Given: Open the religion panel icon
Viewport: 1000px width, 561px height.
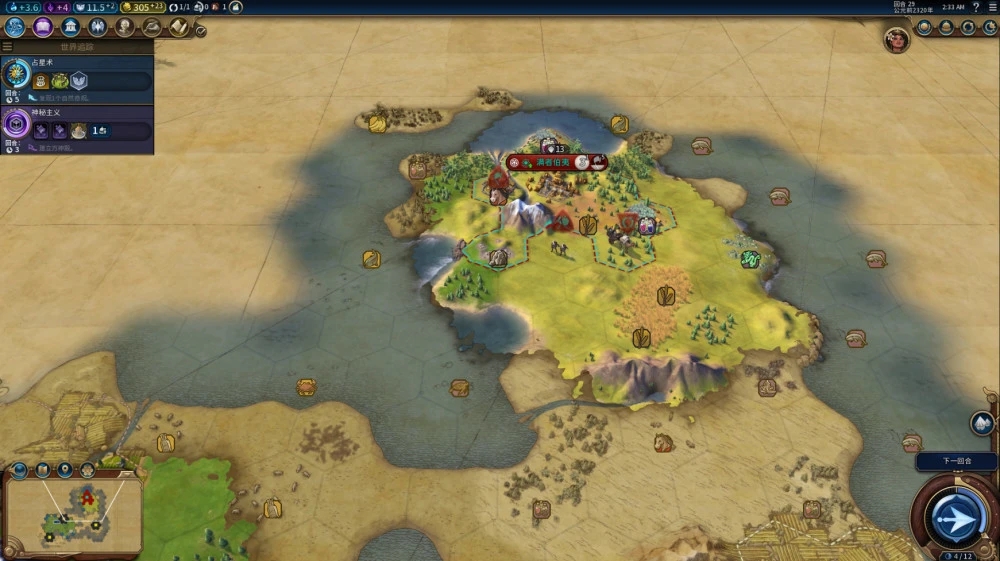Looking at the screenshot, I should (x=98, y=27).
